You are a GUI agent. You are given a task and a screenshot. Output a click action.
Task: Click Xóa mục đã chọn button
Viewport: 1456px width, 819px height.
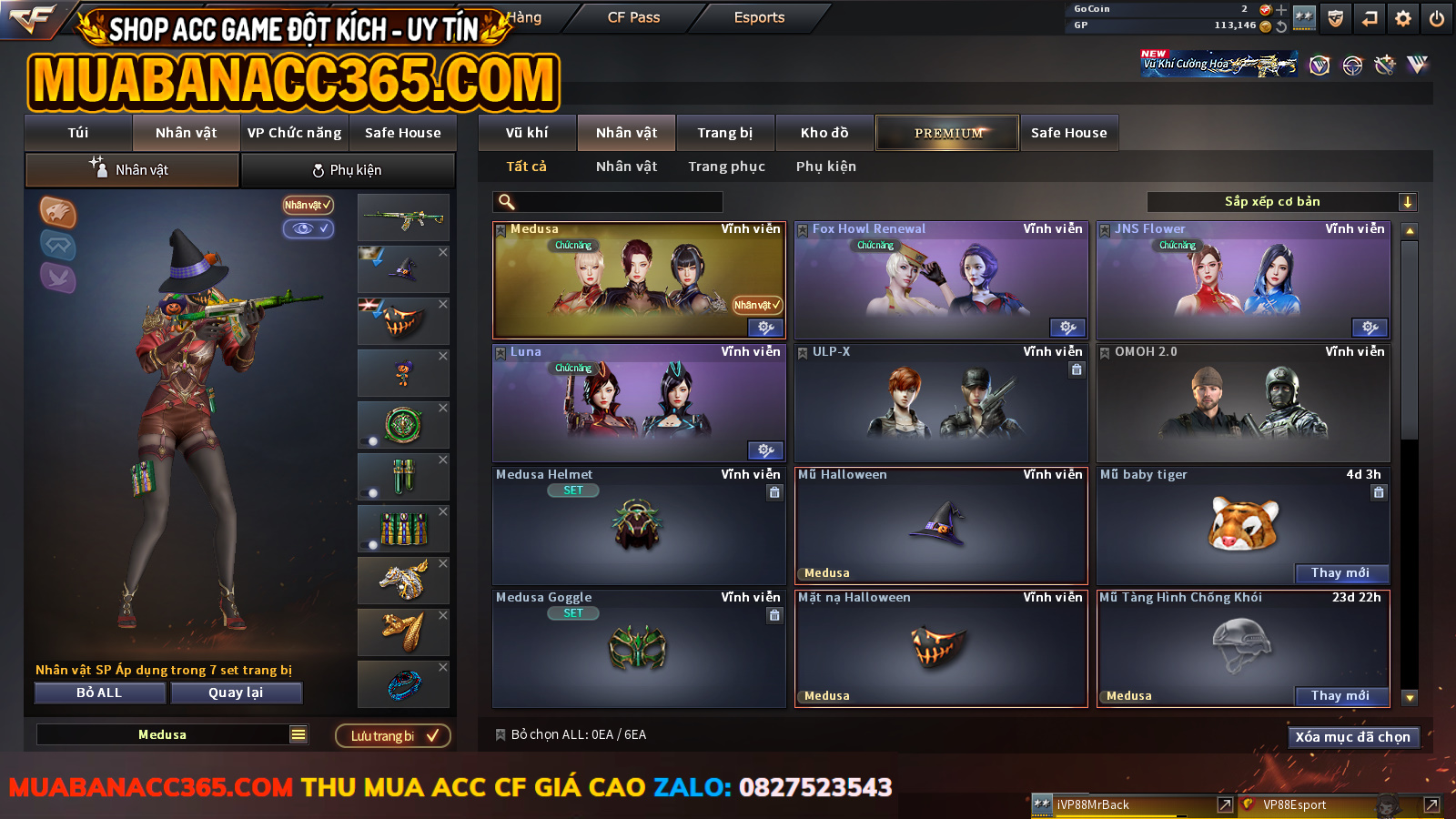pos(1352,737)
